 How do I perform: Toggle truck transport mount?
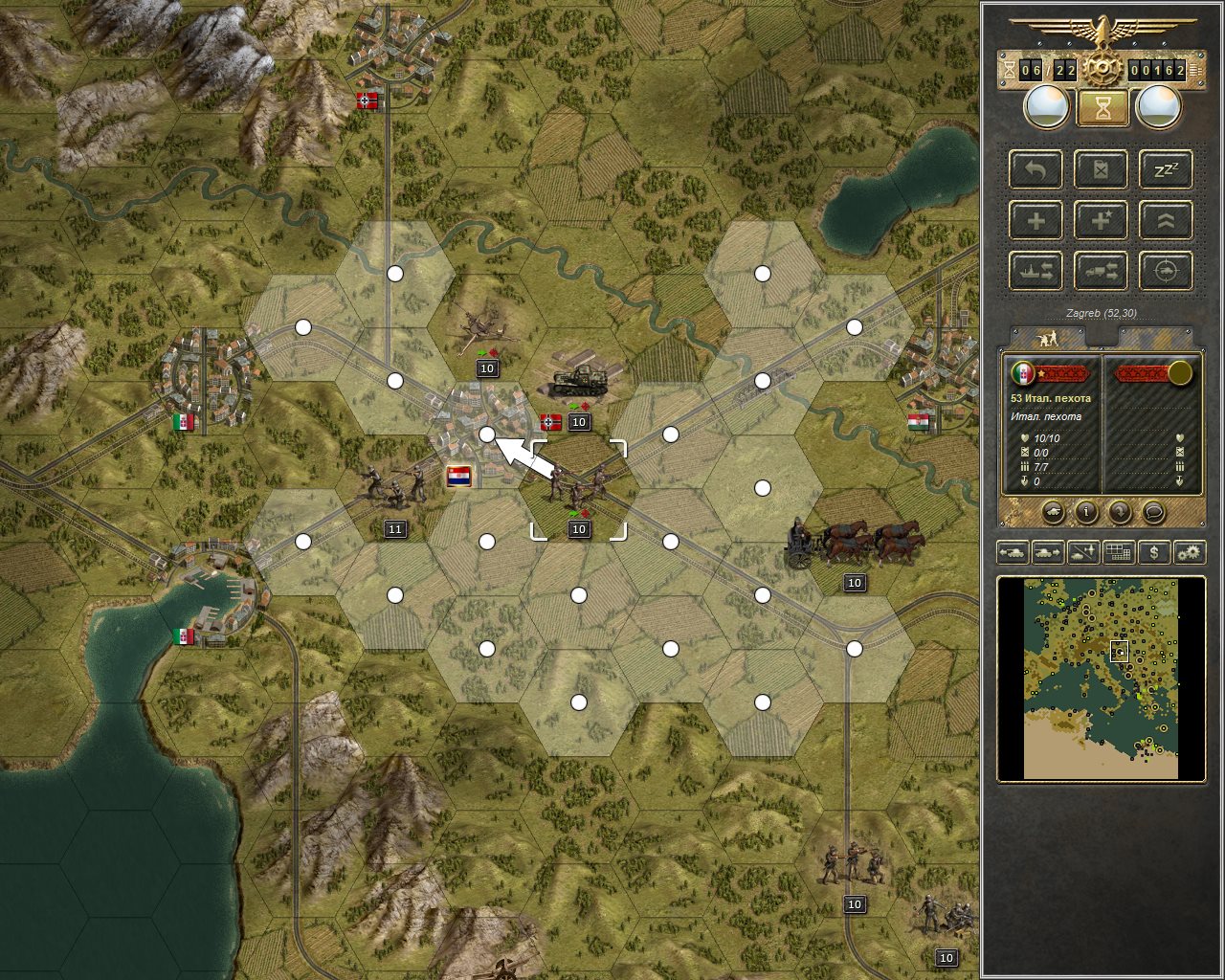[1102, 272]
